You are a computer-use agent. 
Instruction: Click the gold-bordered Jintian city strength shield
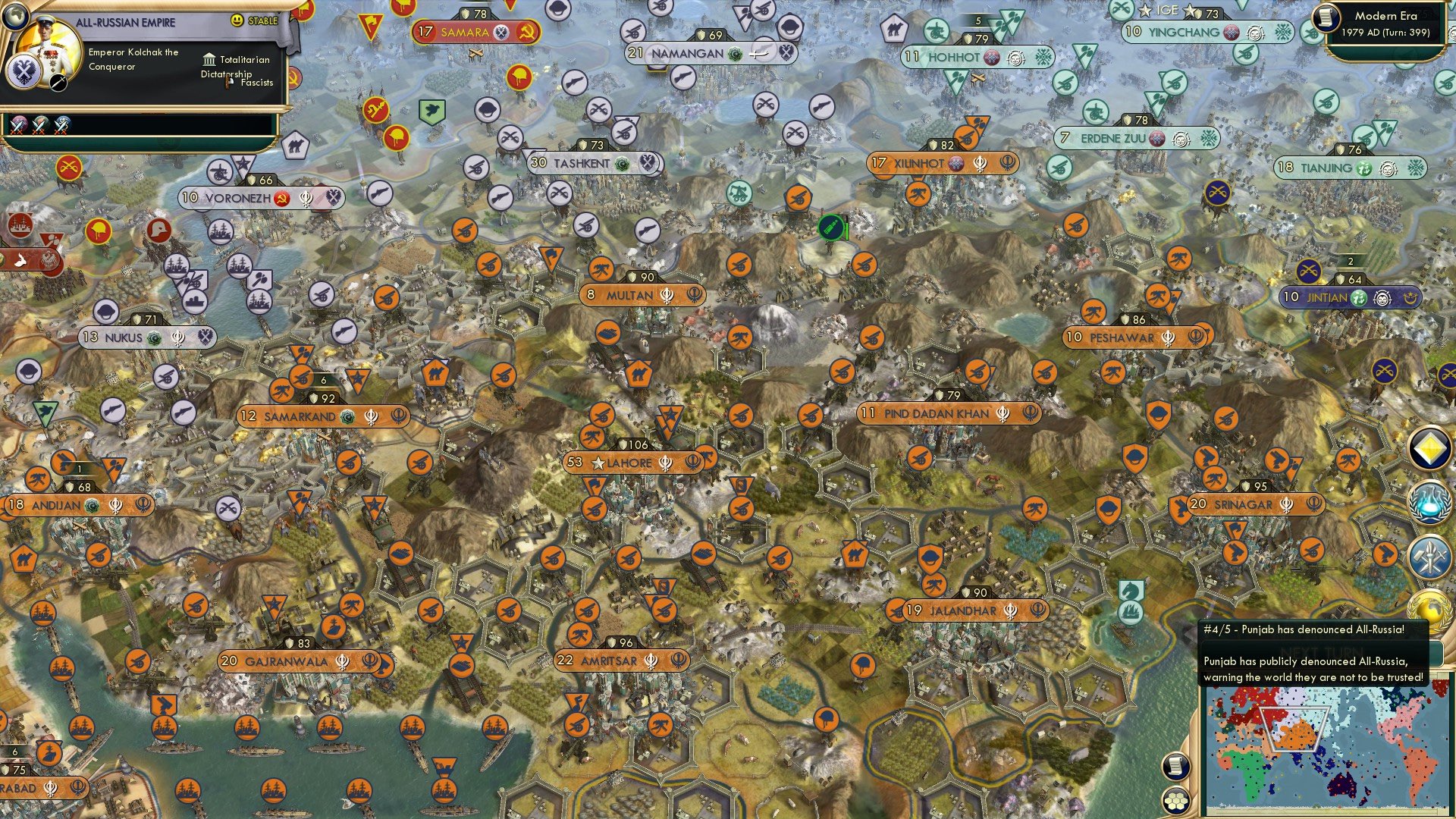(1348, 279)
